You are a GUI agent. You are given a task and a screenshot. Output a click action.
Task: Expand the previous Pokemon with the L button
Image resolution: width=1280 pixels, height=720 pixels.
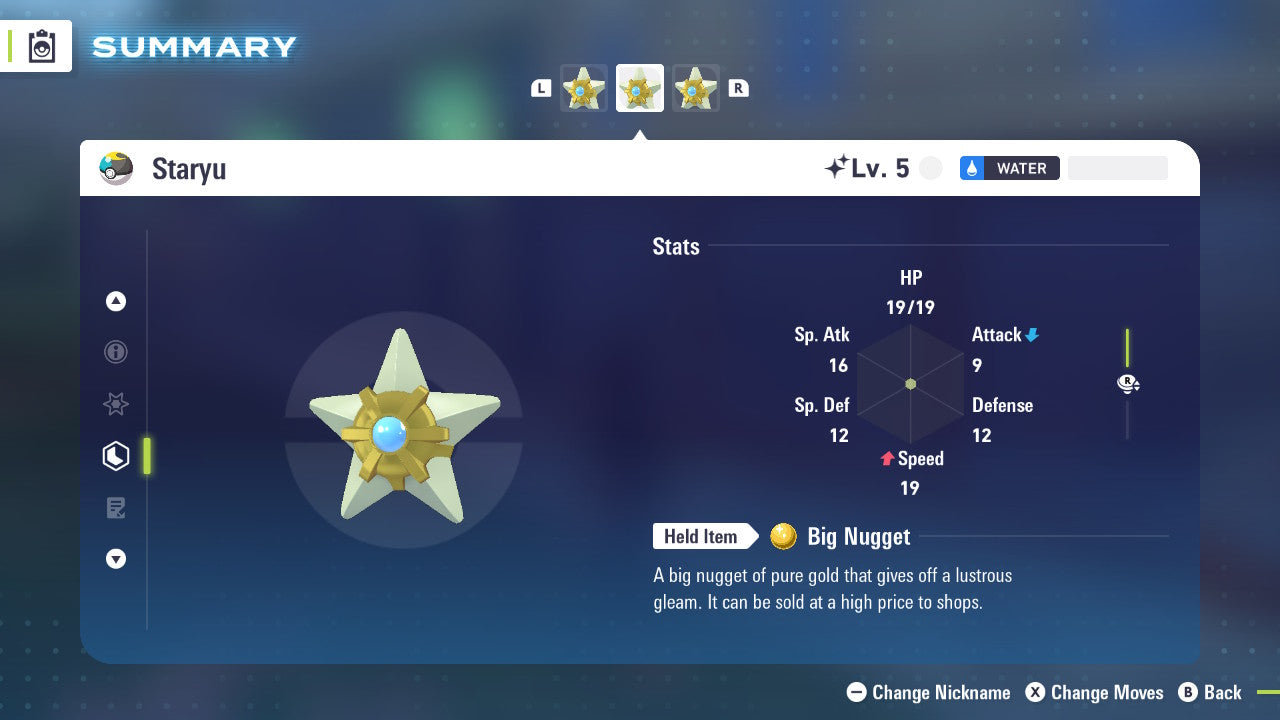pos(541,88)
